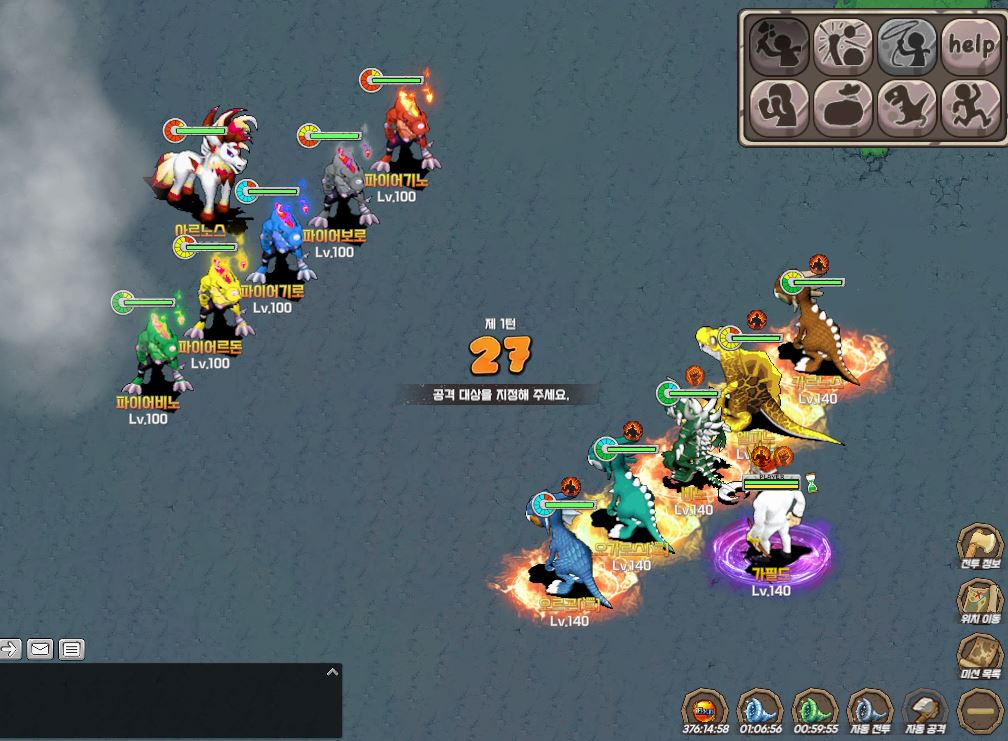Open the chat list lines button

71,650
